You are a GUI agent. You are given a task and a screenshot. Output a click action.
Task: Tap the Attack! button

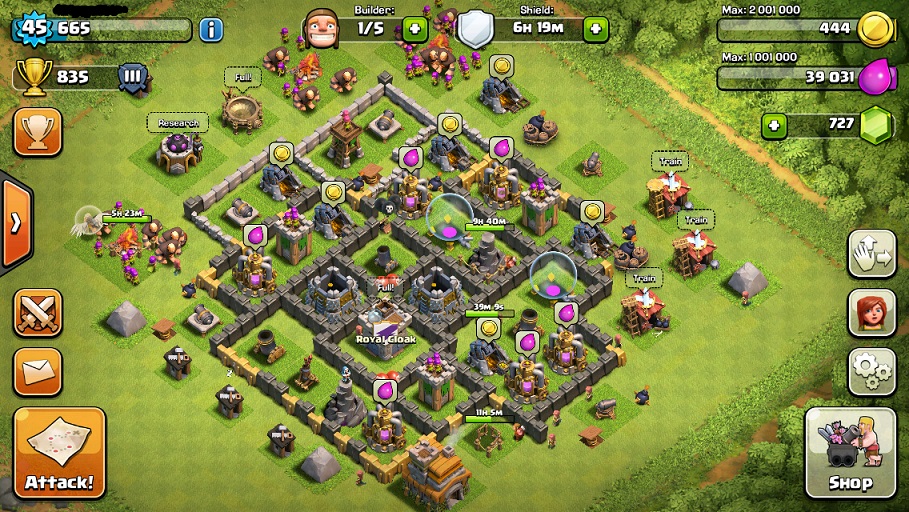tap(60, 453)
